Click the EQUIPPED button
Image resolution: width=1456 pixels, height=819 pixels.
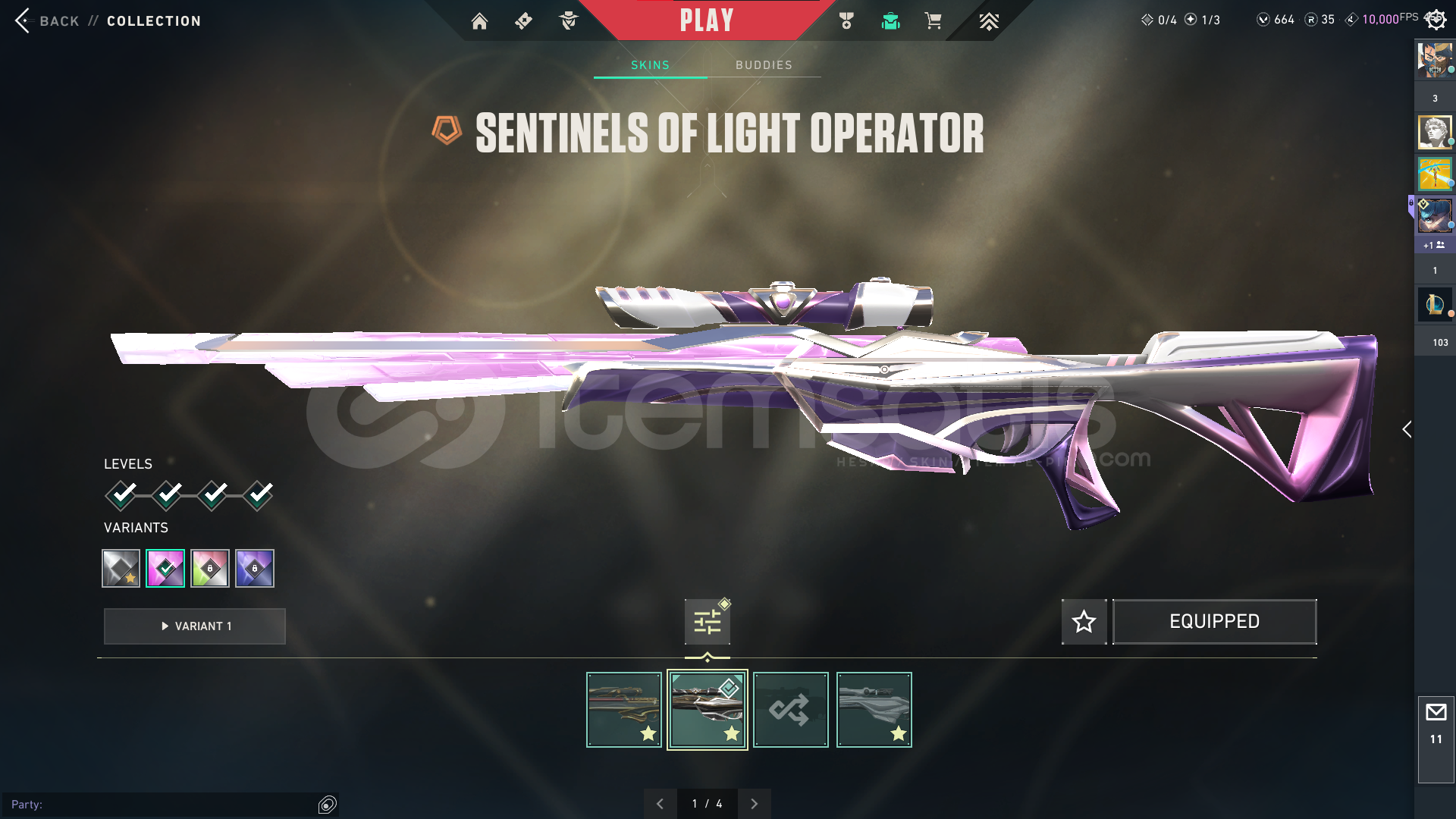click(1214, 622)
